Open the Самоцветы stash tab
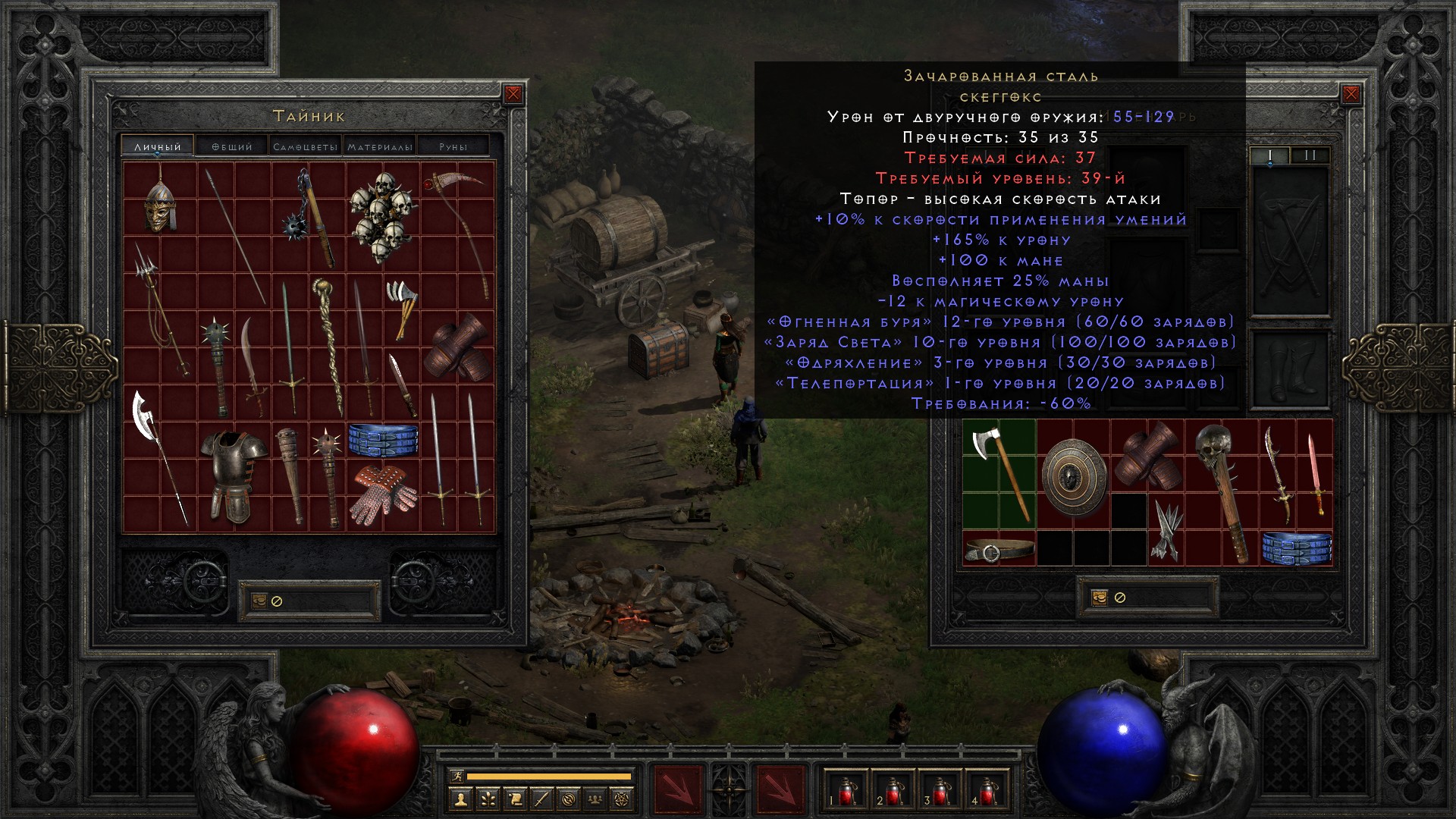Screen dimensions: 1456x819 (x=305, y=146)
